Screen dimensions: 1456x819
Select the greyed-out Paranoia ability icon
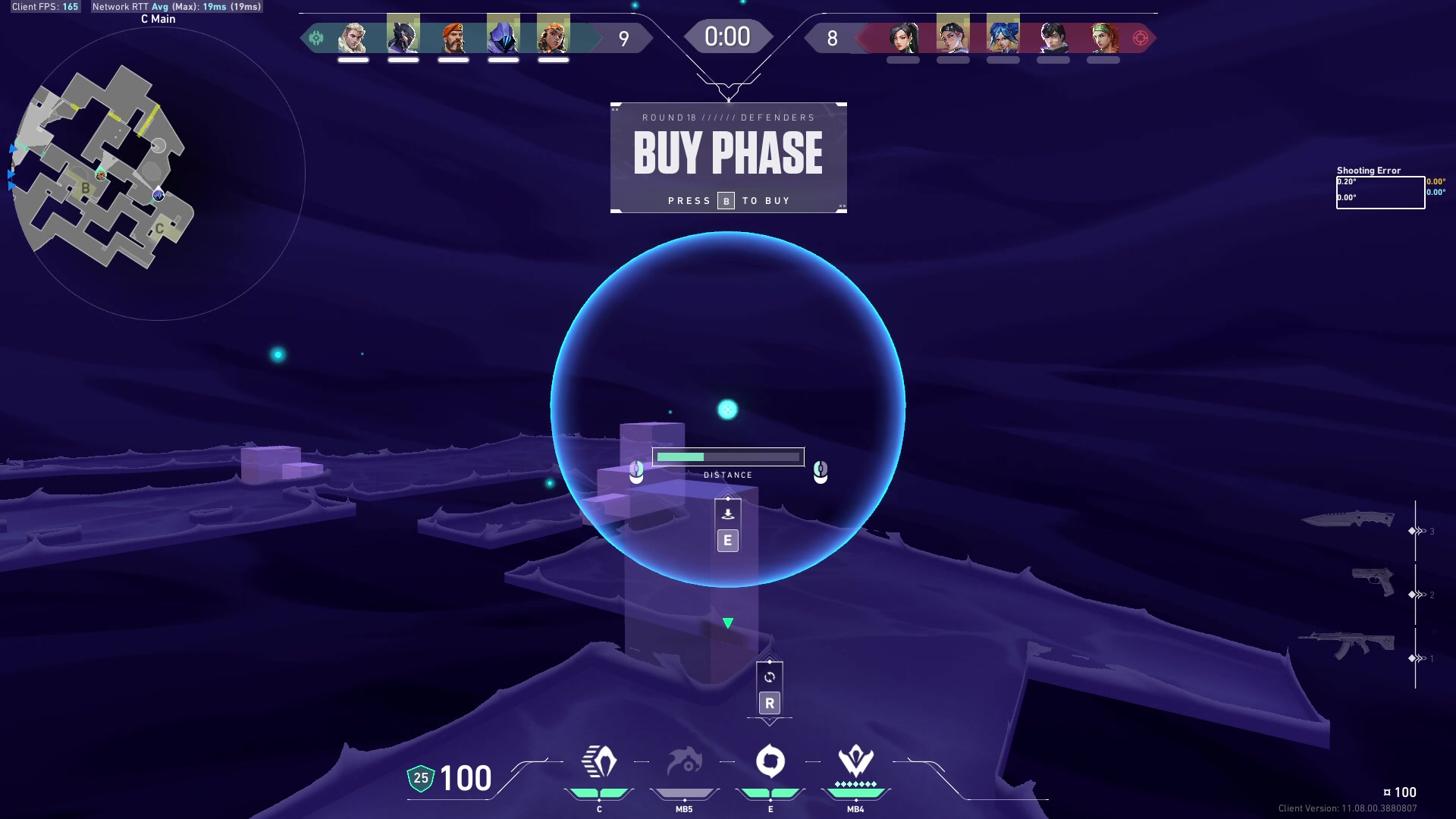pyautogui.click(x=684, y=762)
